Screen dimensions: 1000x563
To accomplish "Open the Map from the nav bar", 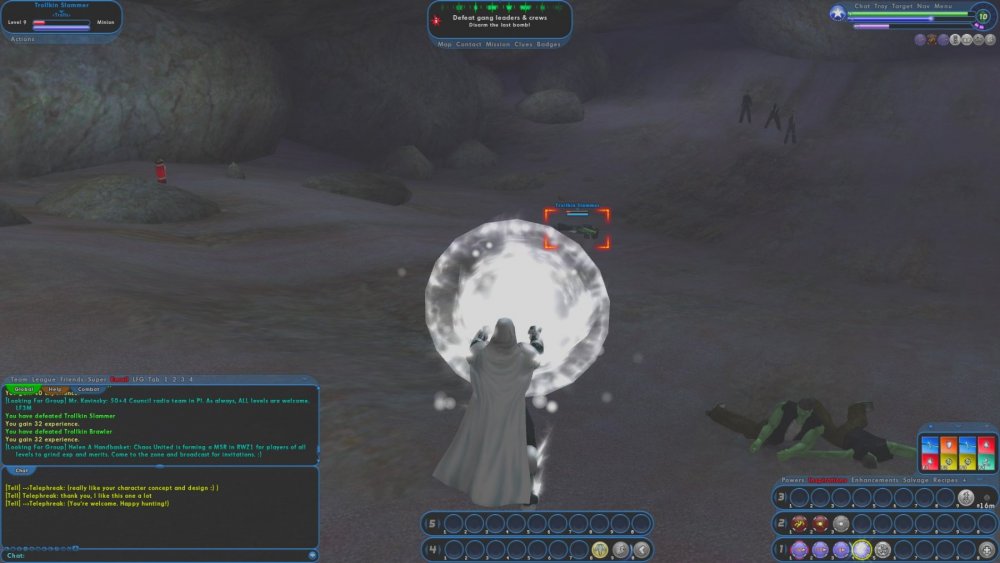I will point(445,44).
